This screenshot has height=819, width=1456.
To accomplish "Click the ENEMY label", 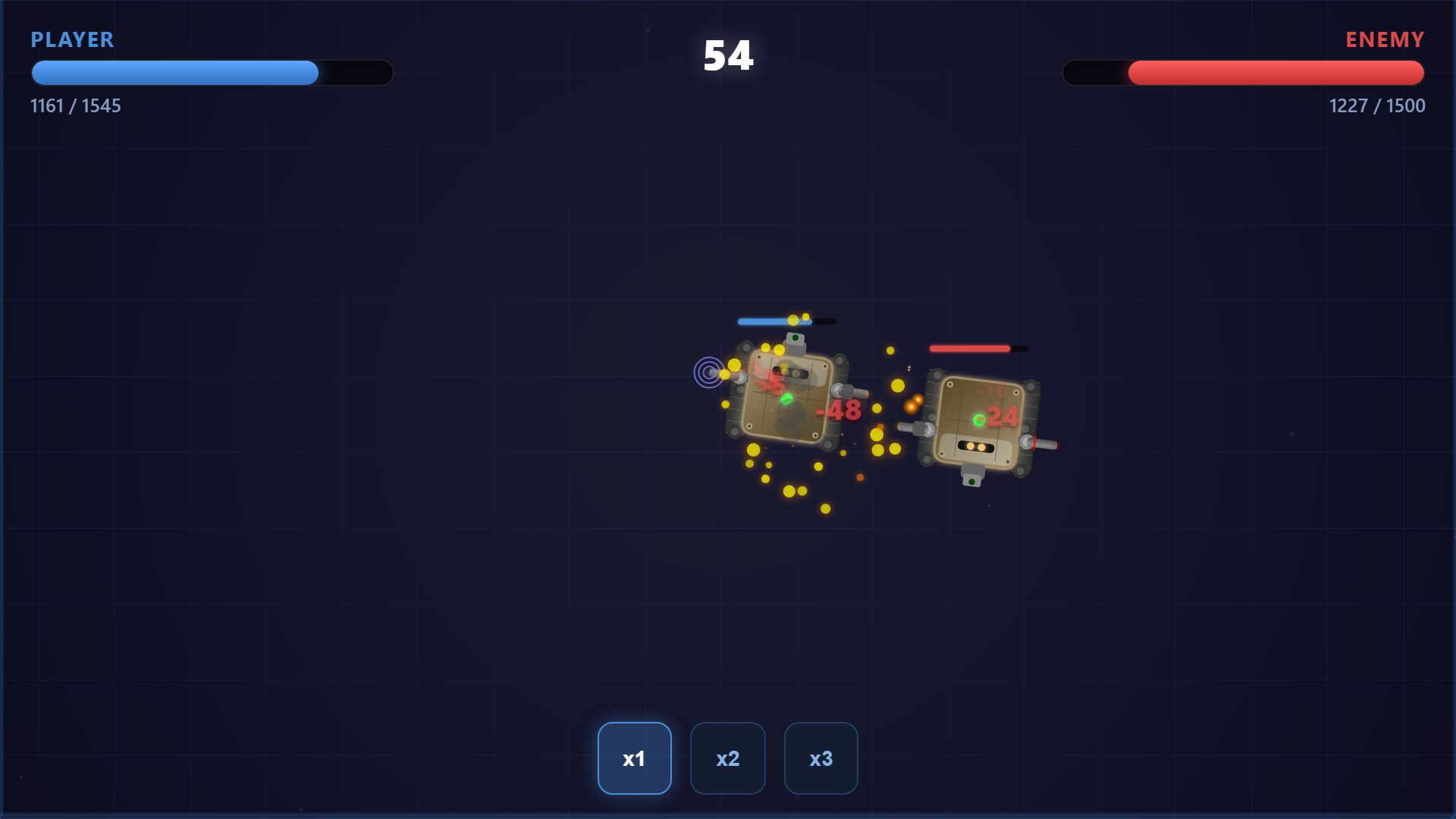I will coord(1385,39).
